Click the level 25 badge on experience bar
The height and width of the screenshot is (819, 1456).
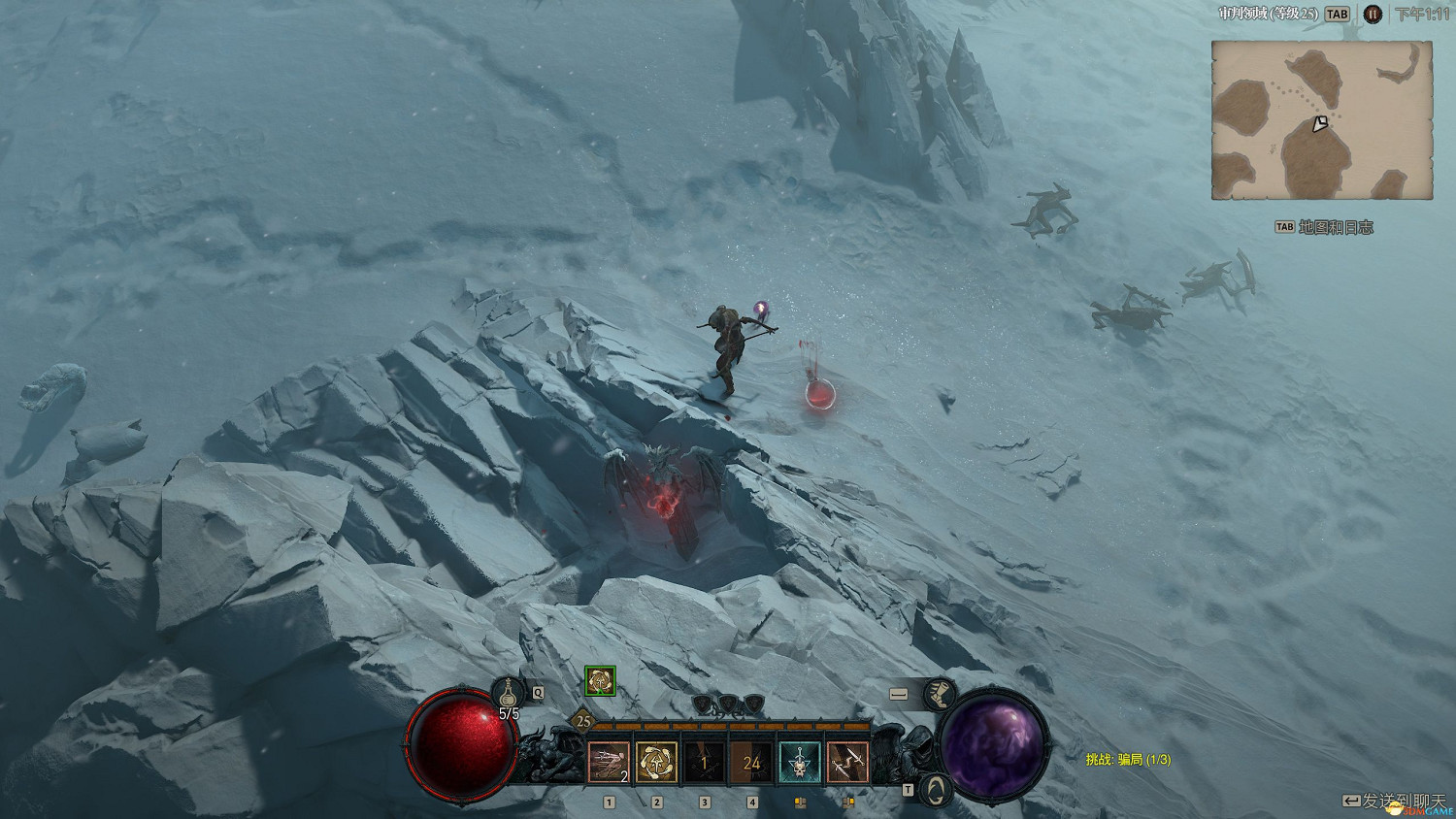(x=583, y=721)
